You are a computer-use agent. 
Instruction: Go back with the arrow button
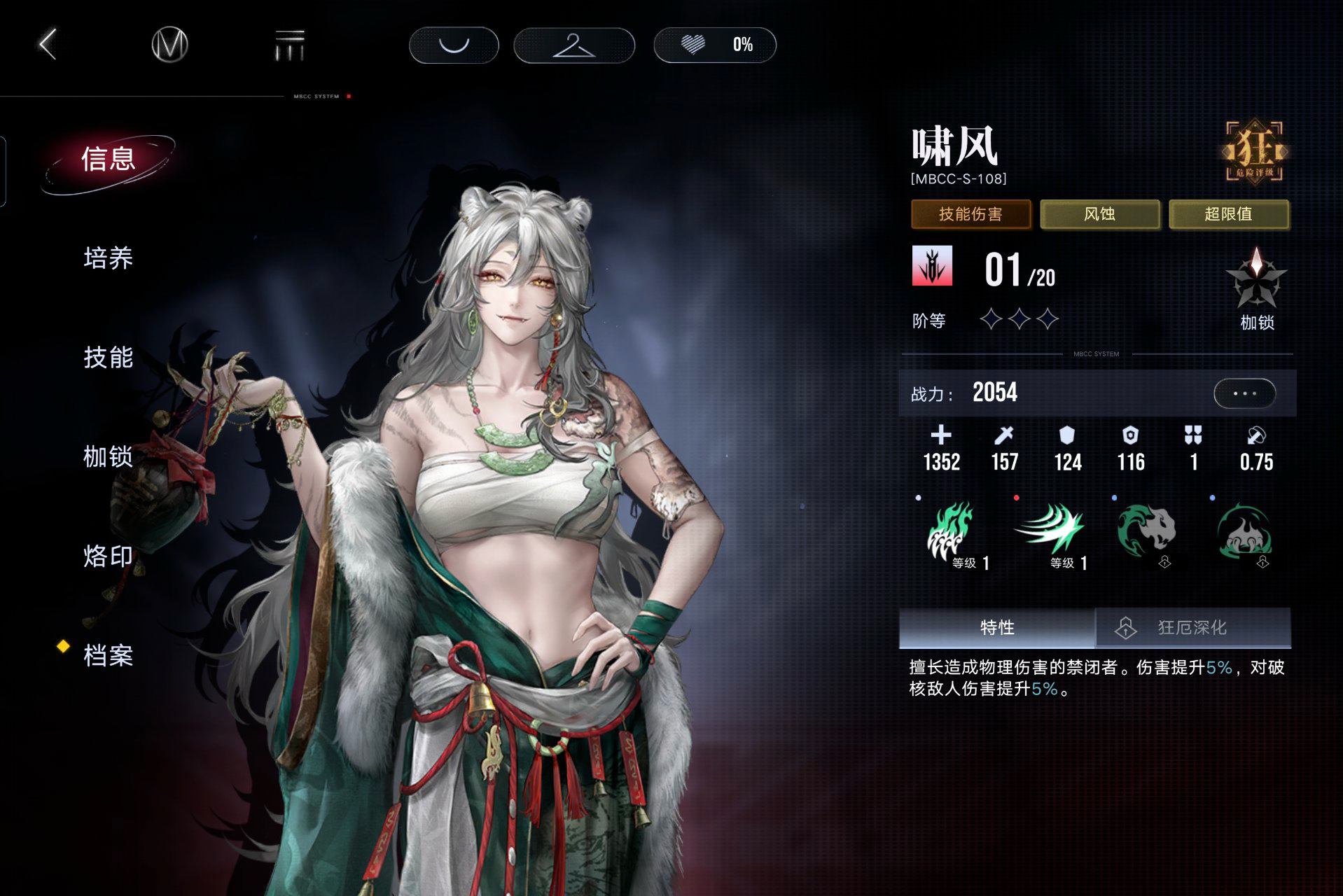[x=48, y=45]
